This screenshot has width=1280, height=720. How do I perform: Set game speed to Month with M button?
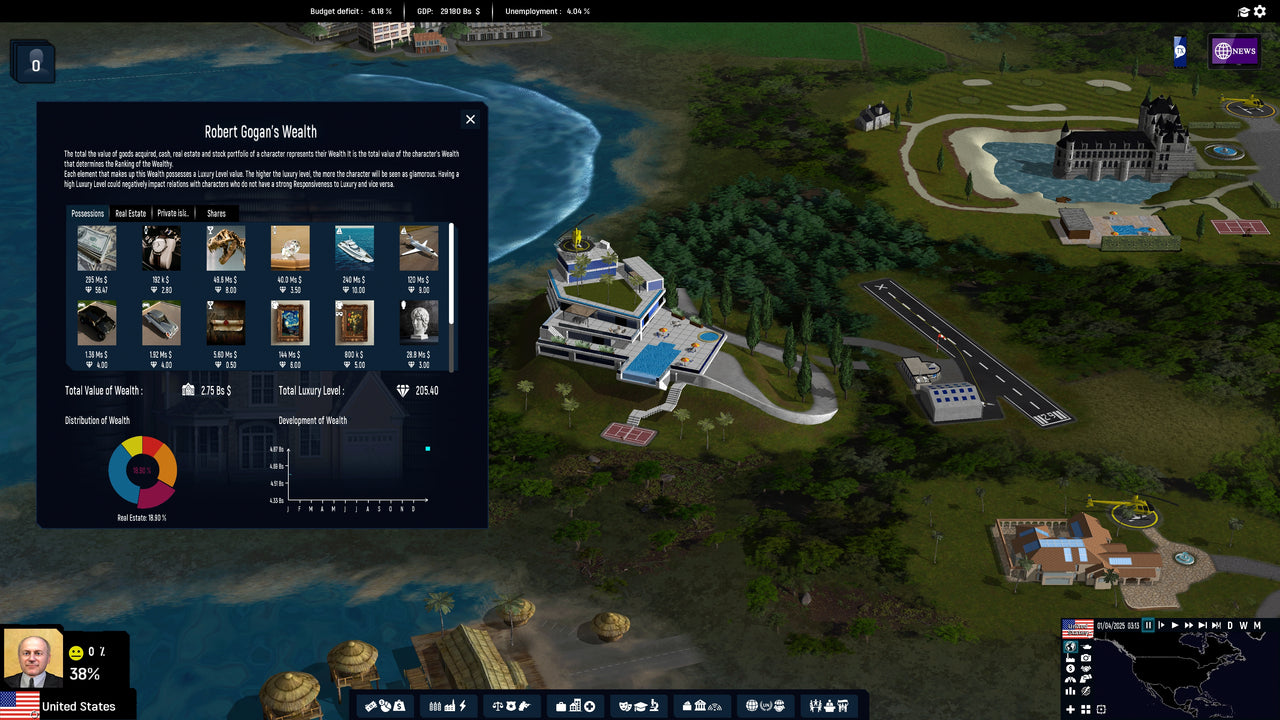click(1256, 625)
